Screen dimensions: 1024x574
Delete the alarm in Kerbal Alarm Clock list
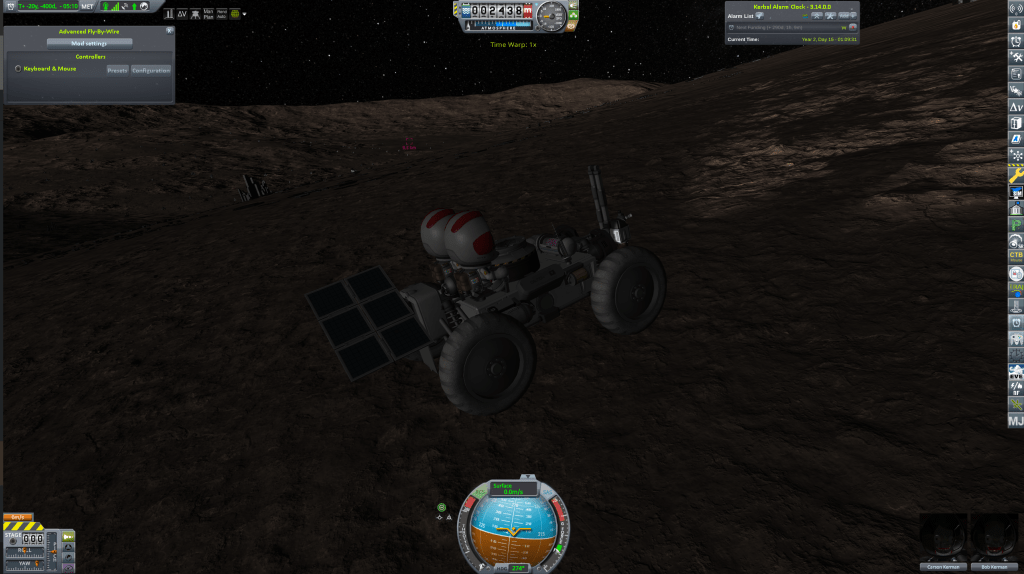click(853, 27)
